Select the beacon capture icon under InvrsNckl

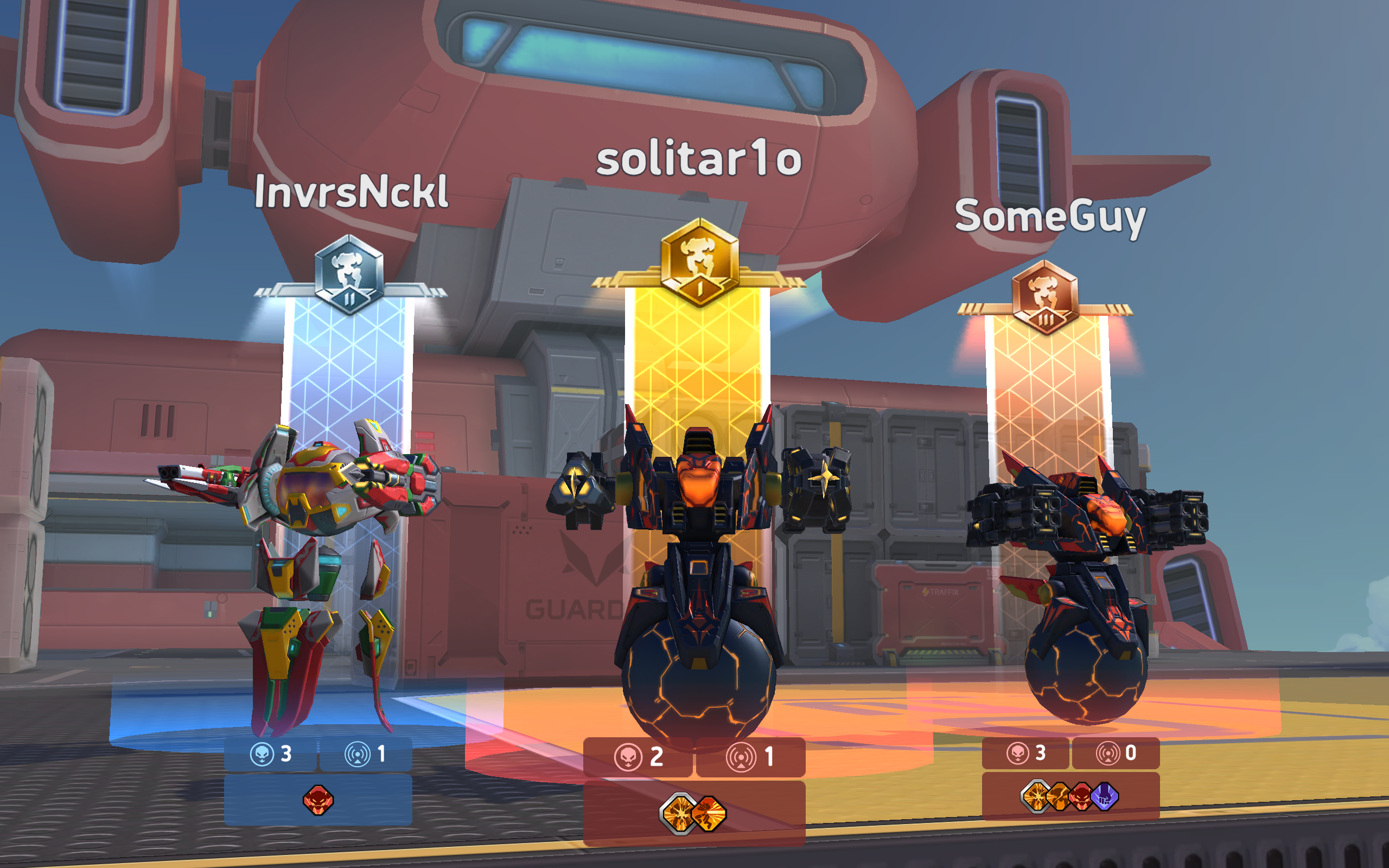tap(358, 755)
